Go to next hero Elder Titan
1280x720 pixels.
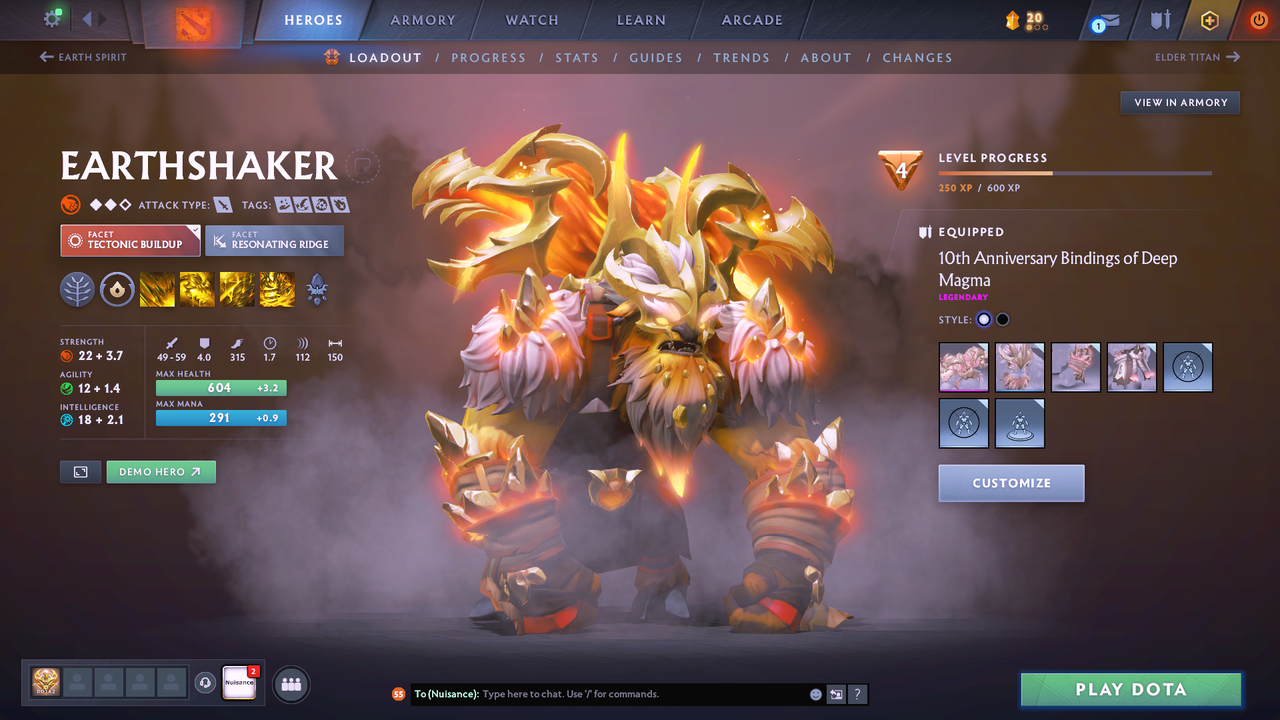coord(1197,57)
